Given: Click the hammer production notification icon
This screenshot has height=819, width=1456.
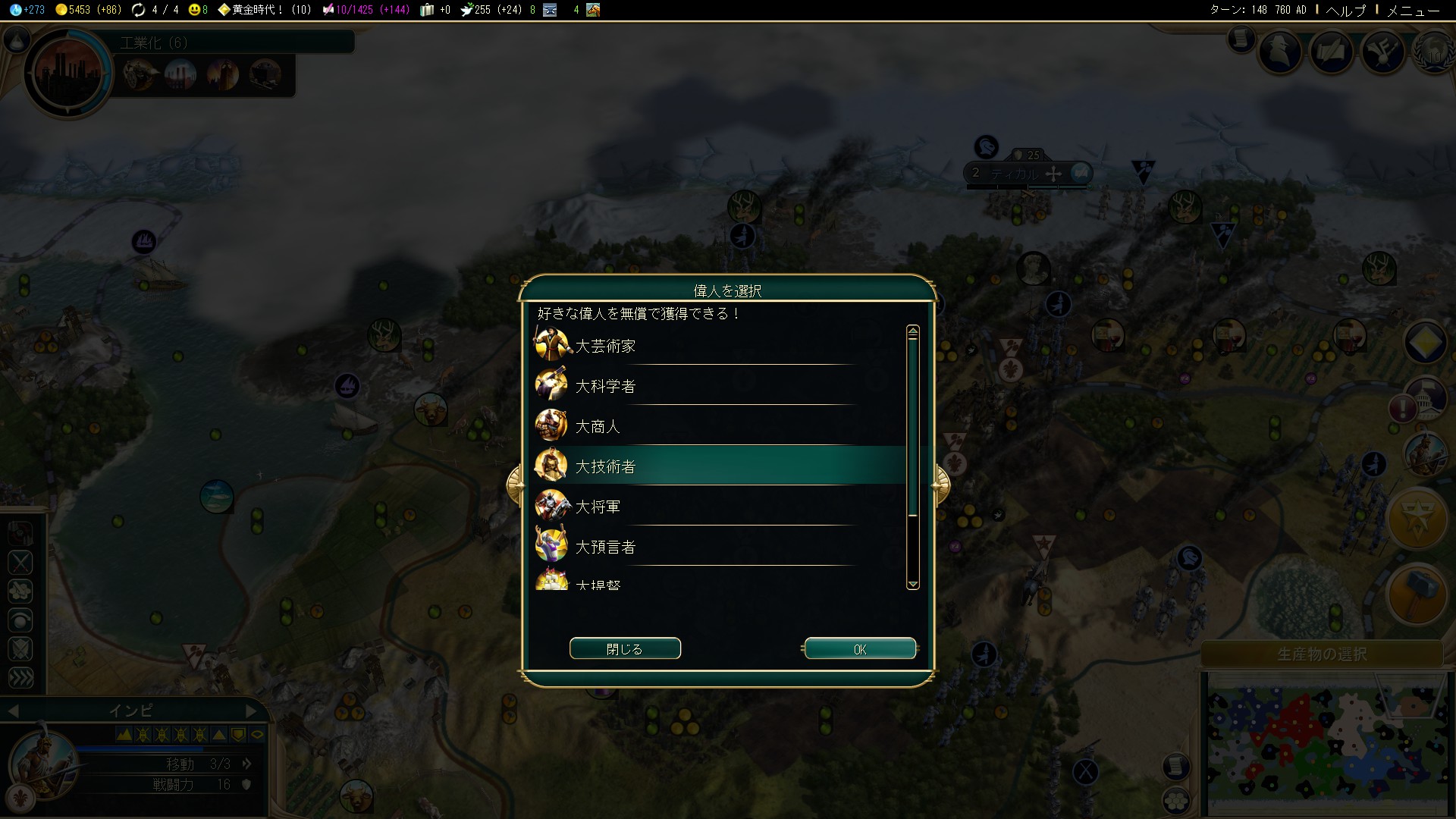Looking at the screenshot, I should (x=1417, y=595).
